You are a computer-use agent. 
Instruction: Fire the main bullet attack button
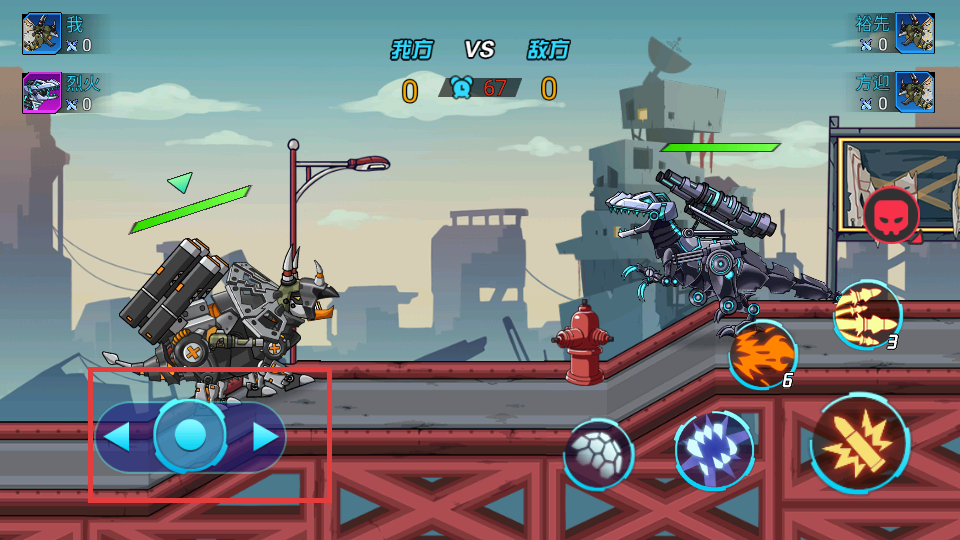pos(860,443)
